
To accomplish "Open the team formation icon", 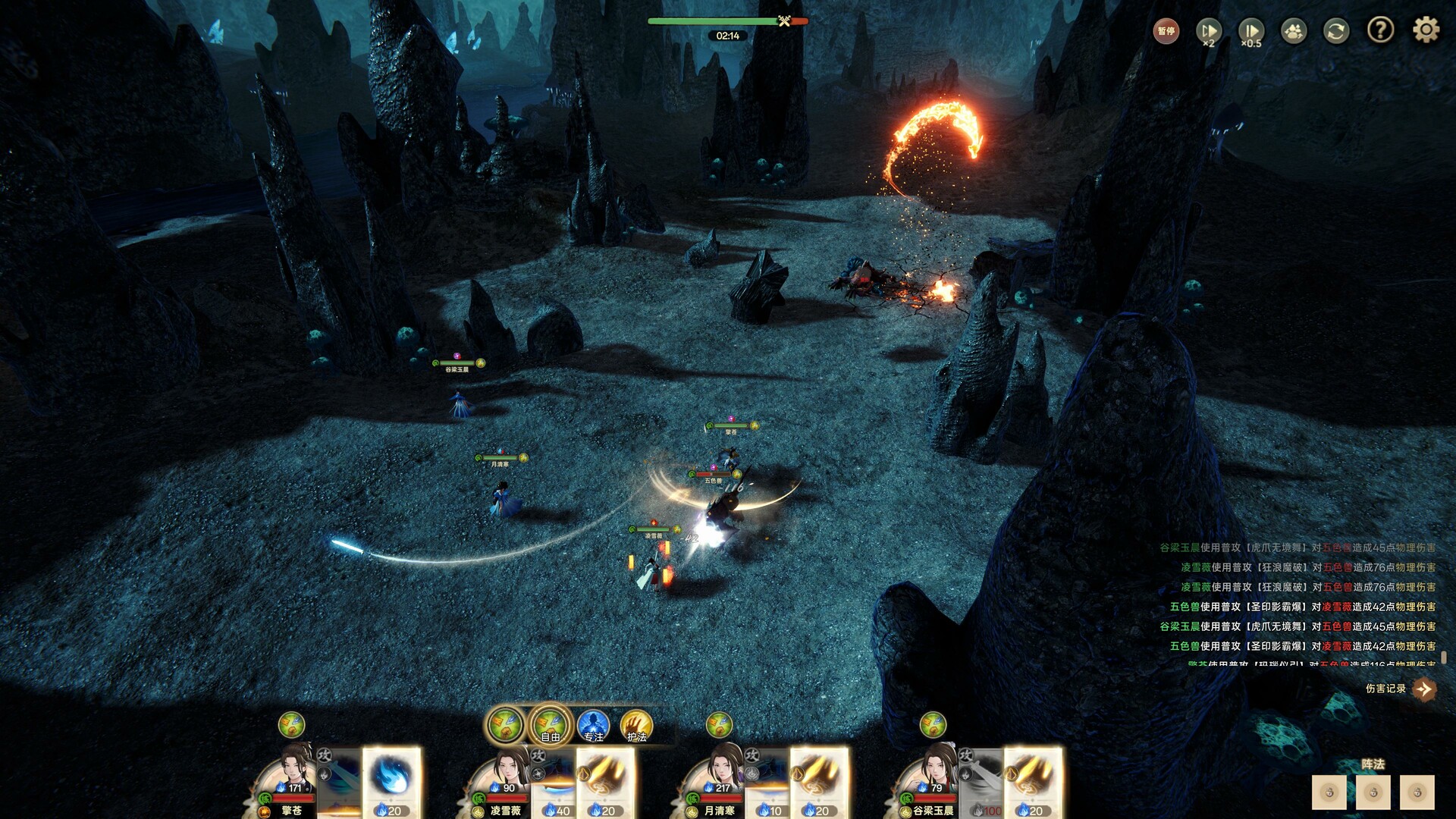I will click(x=1294, y=31).
